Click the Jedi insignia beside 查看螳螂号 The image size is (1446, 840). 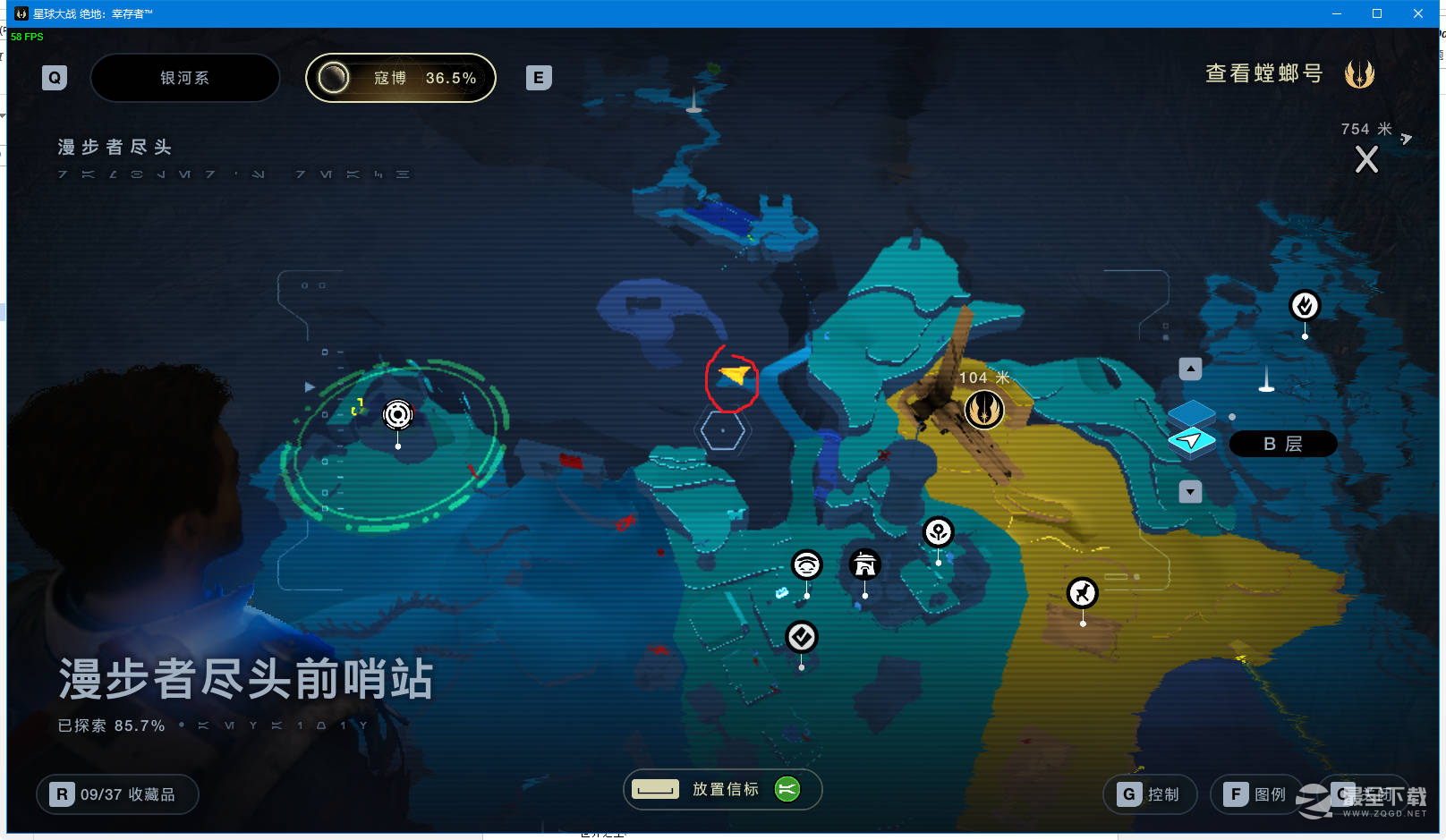[x=1360, y=73]
